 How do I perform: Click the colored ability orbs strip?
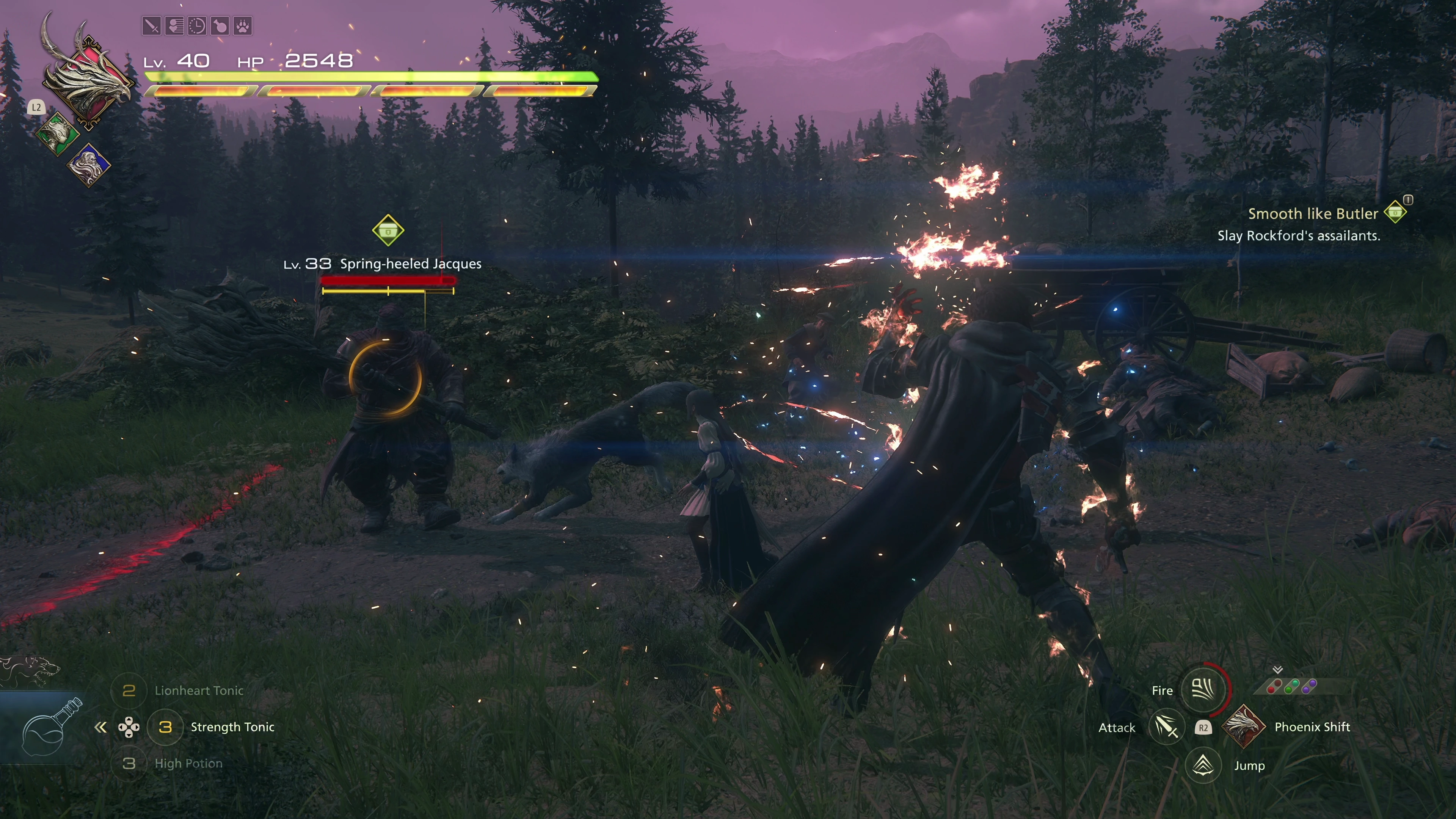1292,687
